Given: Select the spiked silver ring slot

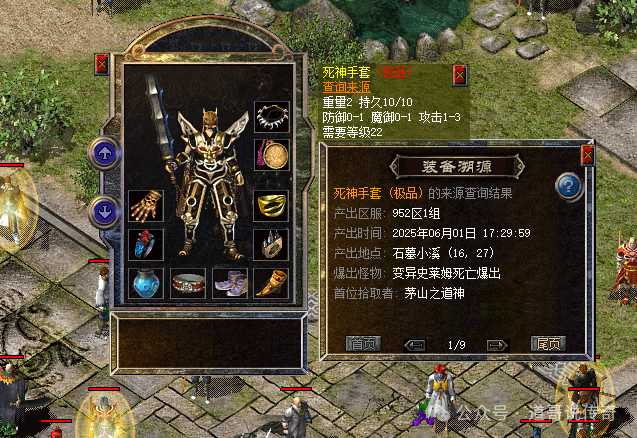Looking at the screenshot, I should 271,245.
